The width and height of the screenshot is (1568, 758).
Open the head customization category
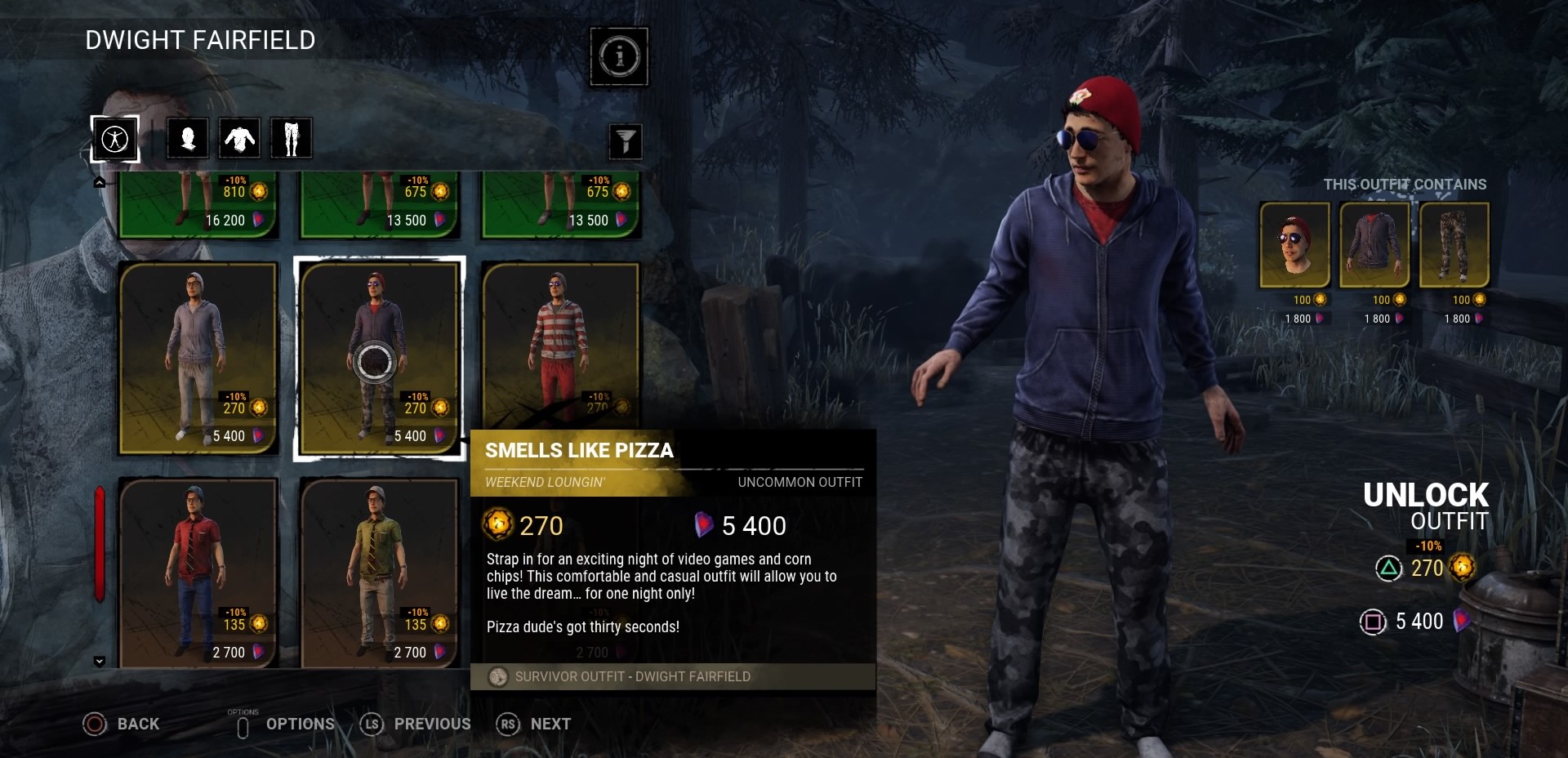pyautogui.click(x=188, y=138)
